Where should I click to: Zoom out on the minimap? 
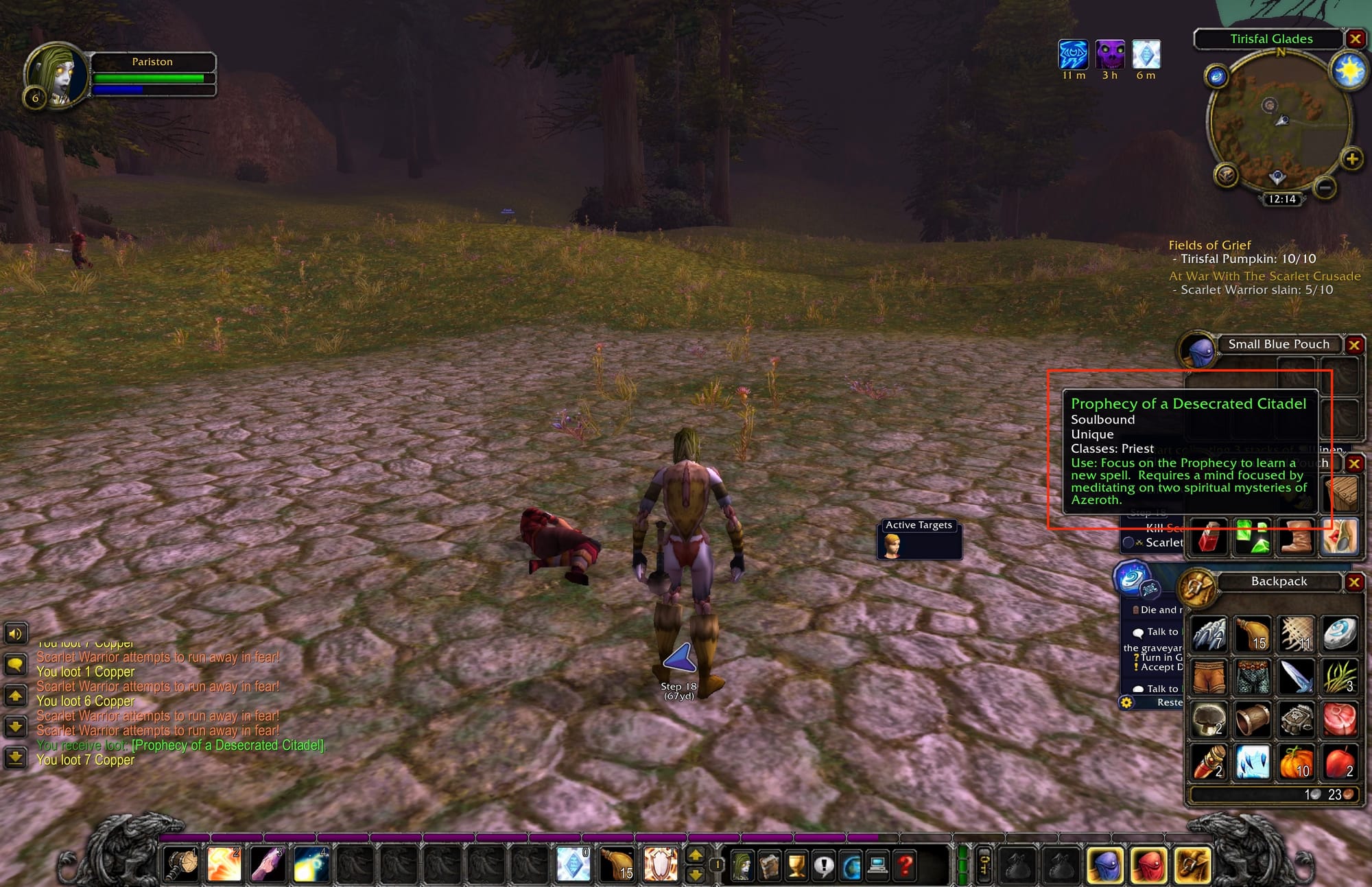click(1325, 187)
